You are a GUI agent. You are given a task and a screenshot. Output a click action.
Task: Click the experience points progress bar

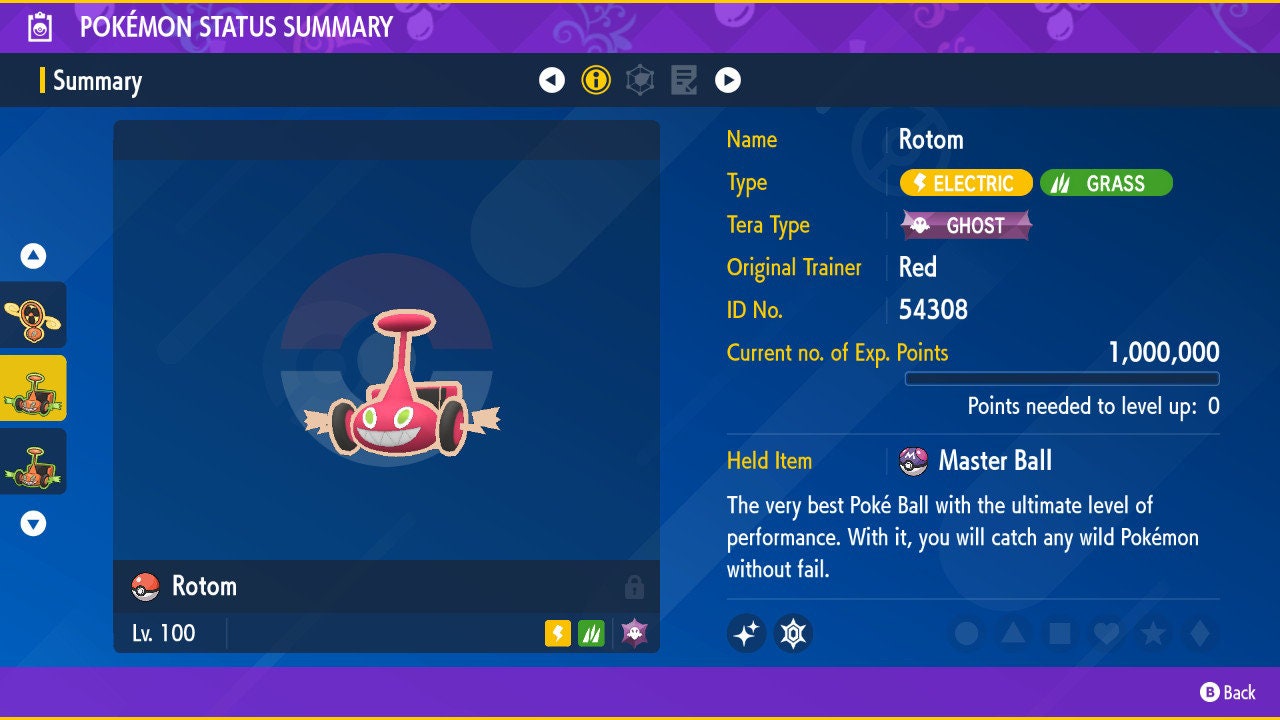tap(1063, 378)
